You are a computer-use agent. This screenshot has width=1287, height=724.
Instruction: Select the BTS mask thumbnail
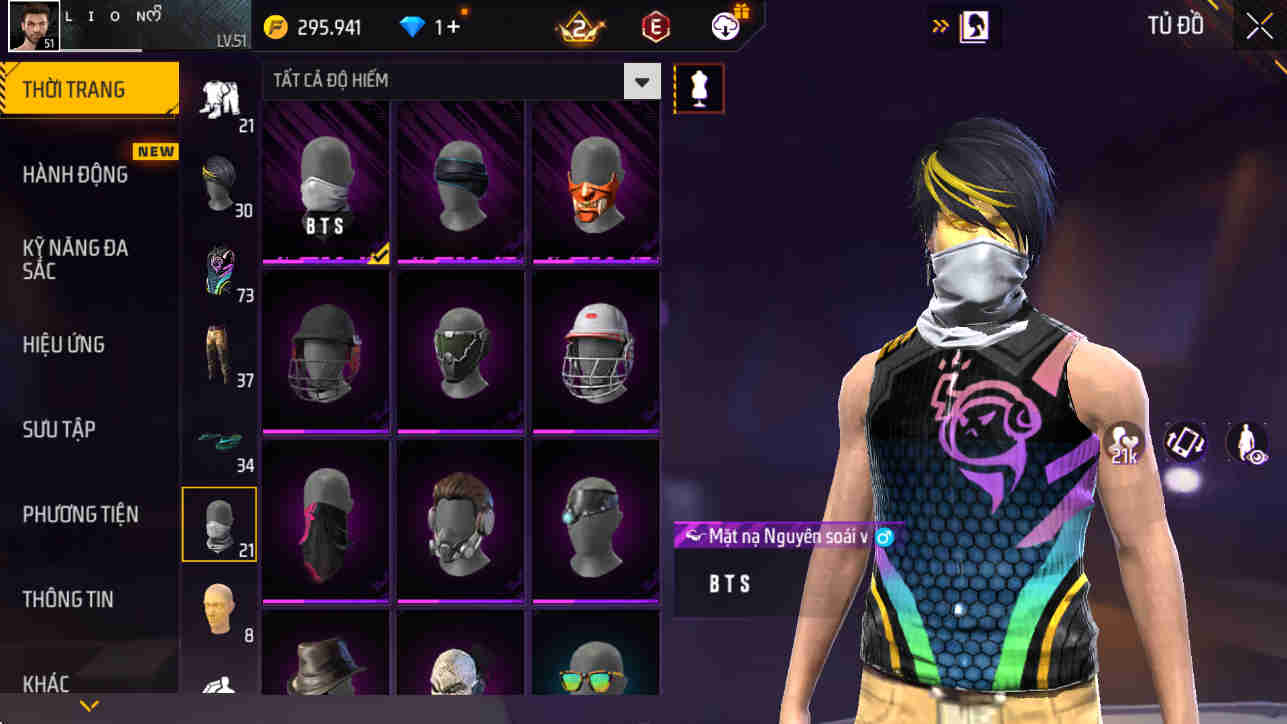pyautogui.click(x=327, y=182)
